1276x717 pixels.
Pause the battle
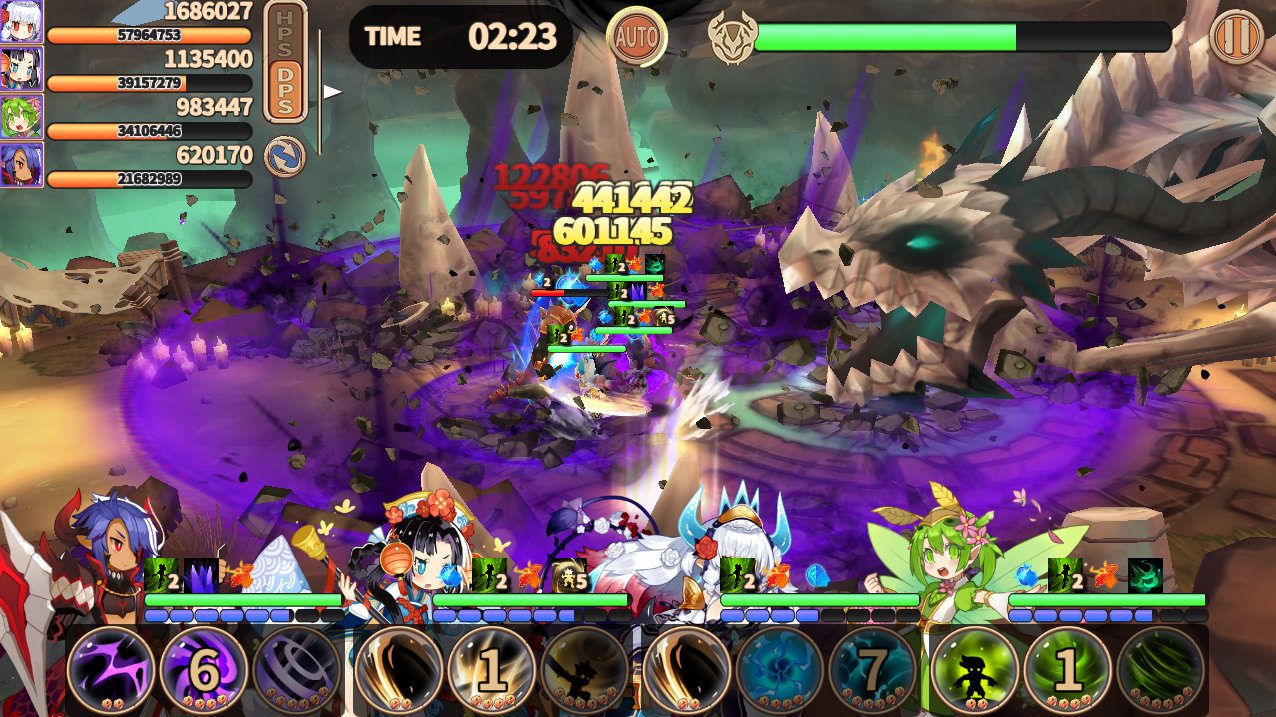click(x=1236, y=37)
